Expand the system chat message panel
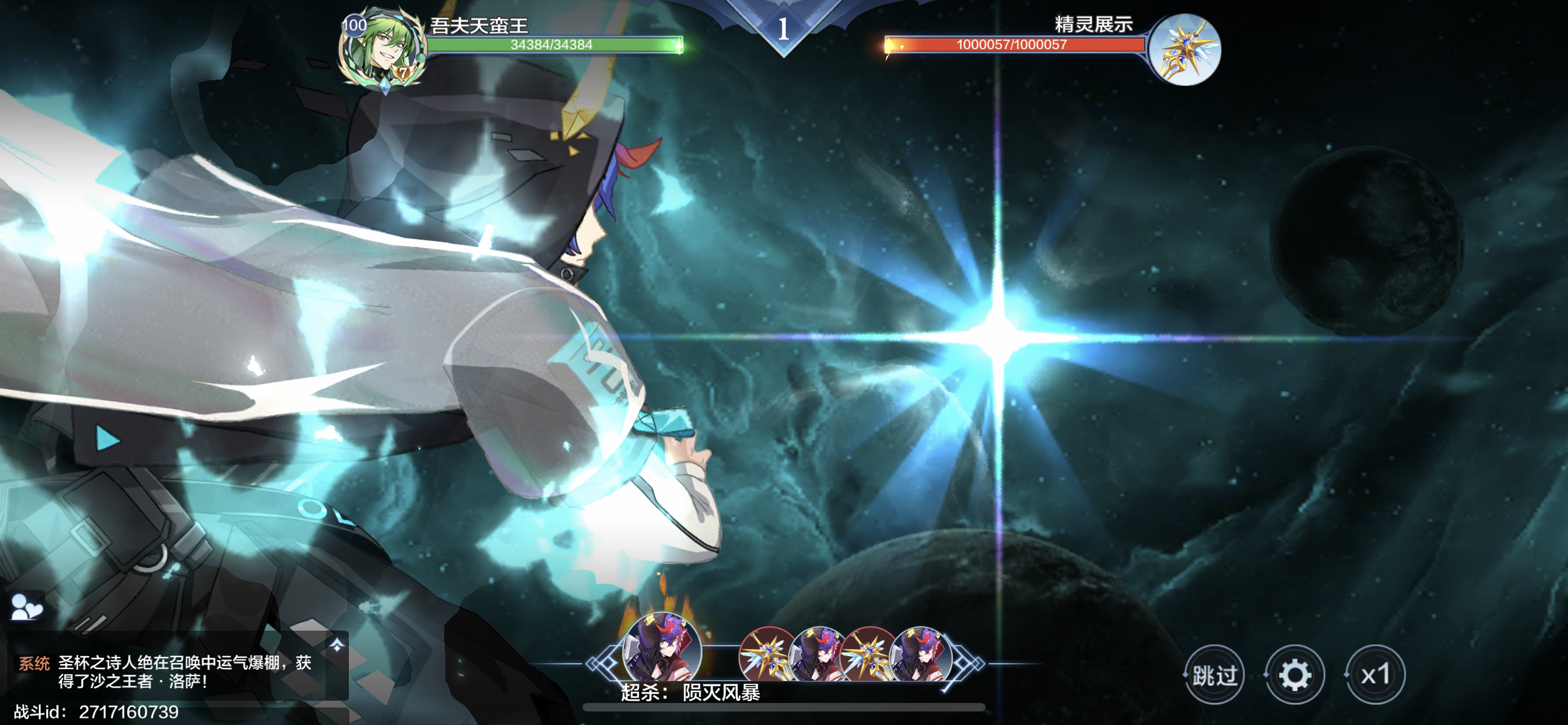 pos(336,645)
